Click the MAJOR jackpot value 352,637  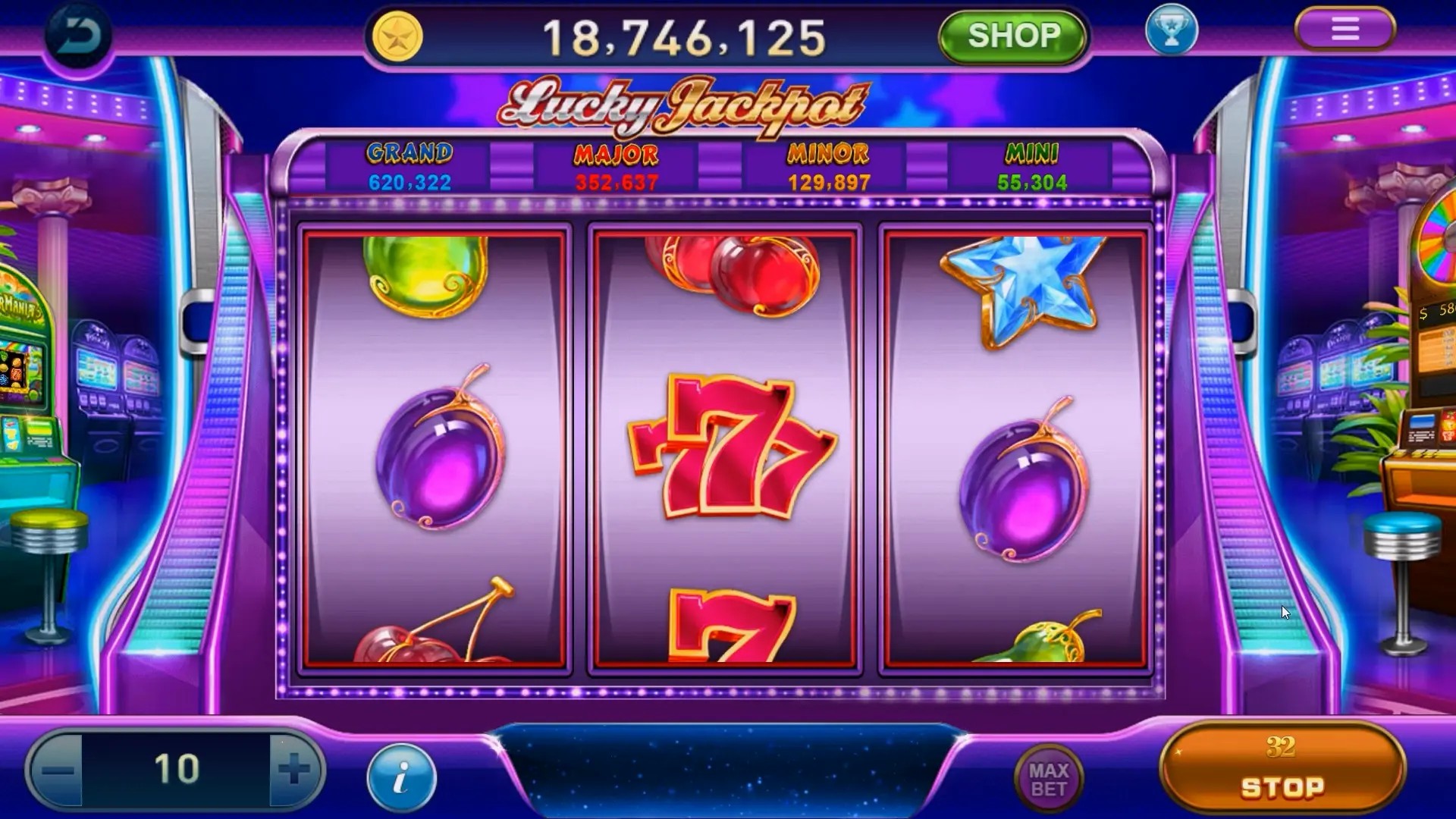(x=617, y=182)
